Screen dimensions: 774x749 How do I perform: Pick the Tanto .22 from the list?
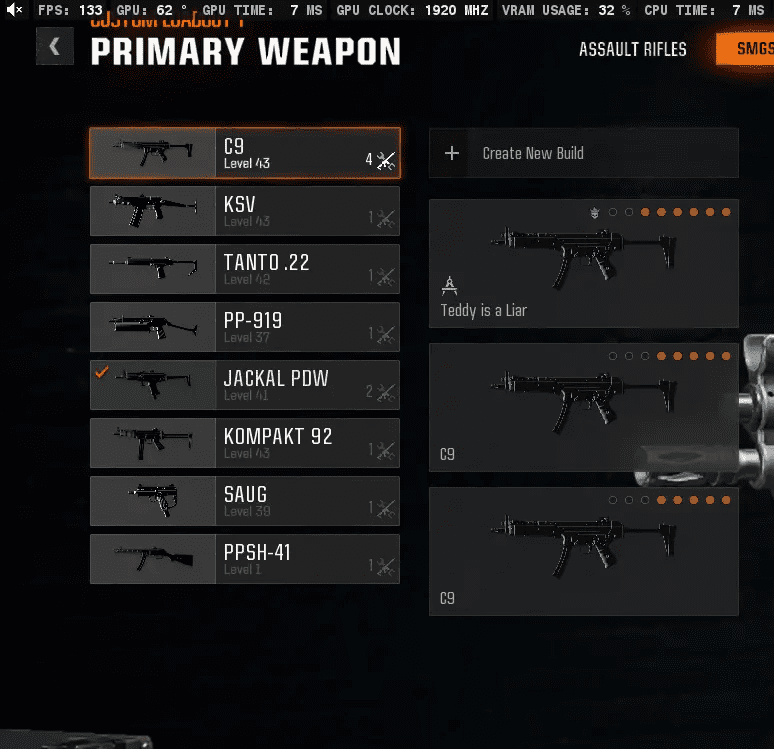245,269
